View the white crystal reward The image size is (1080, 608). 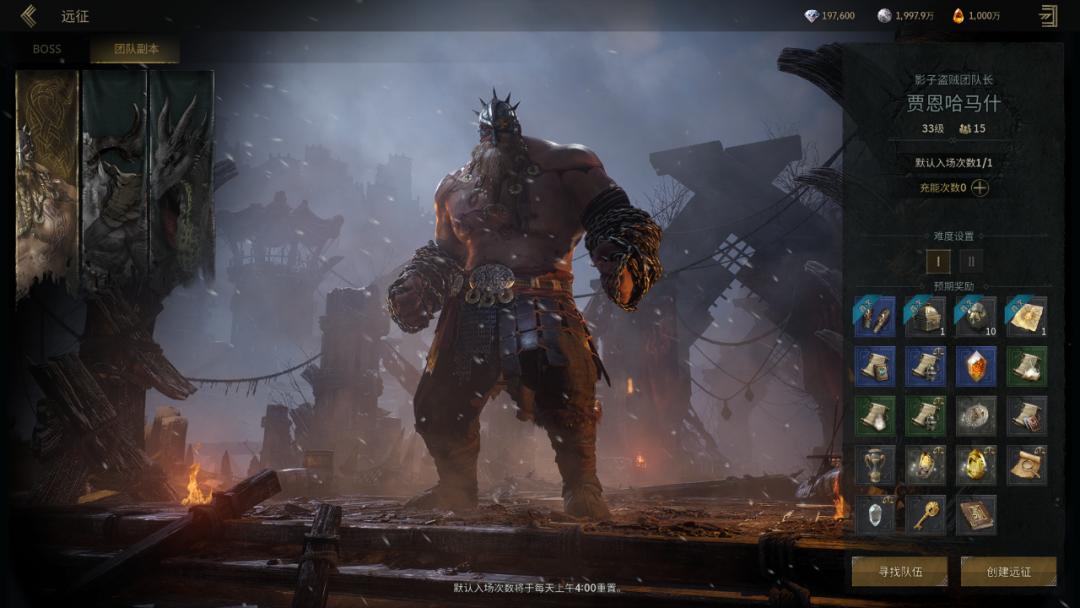[x=874, y=515]
